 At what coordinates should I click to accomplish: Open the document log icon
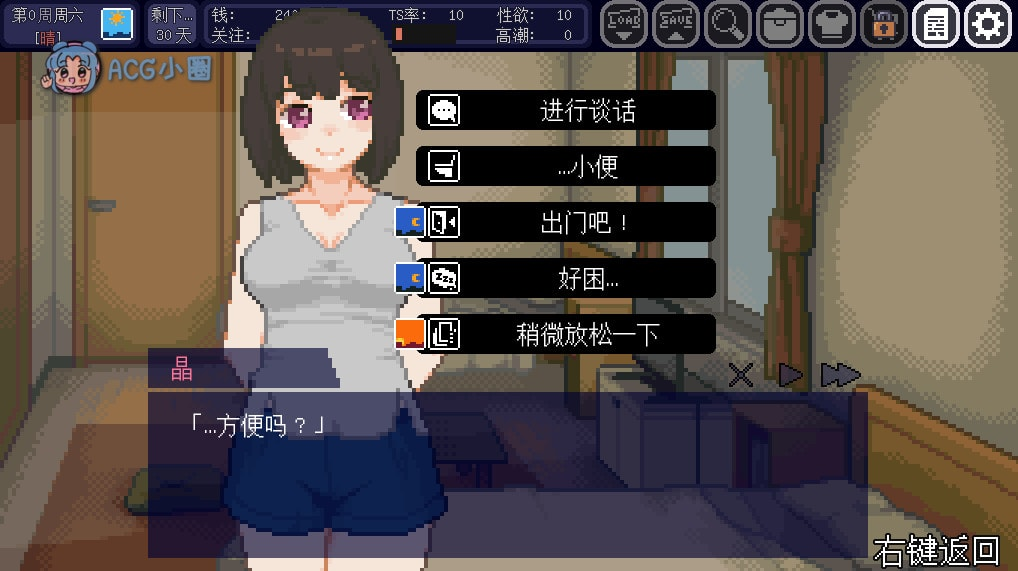pos(936,24)
